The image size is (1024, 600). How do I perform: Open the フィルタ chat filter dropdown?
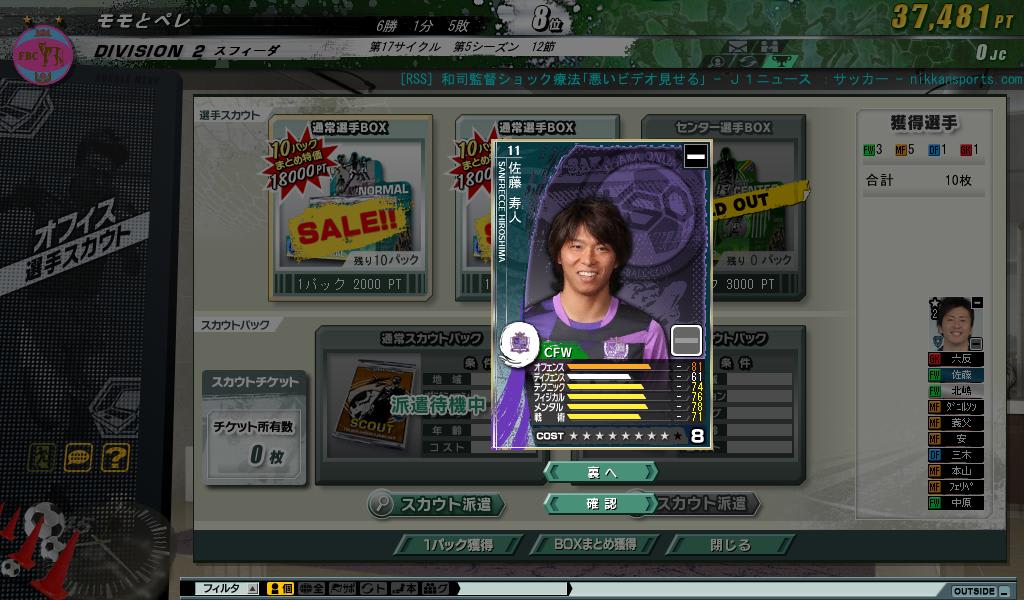pyautogui.click(x=229, y=589)
